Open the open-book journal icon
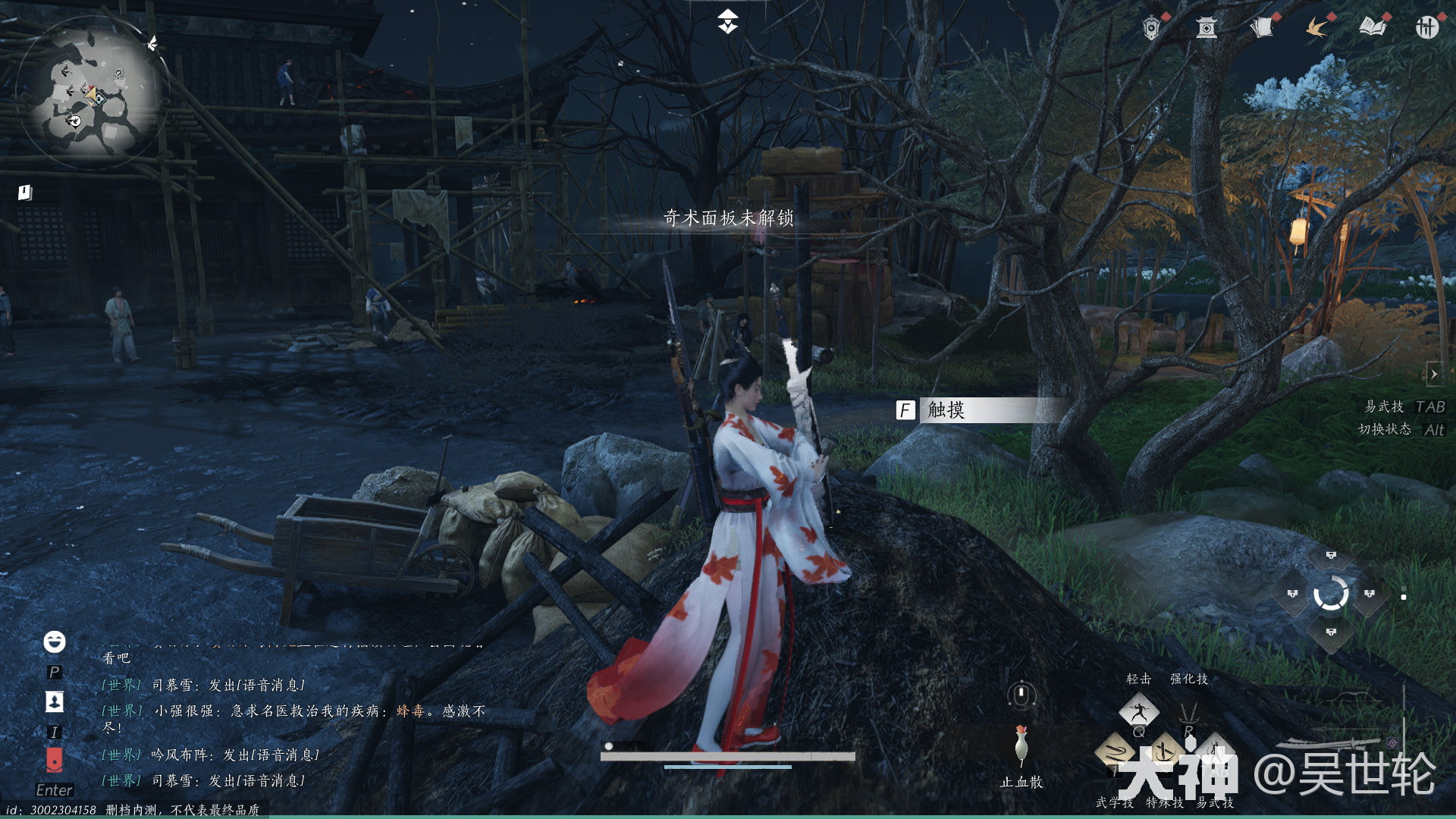Screen dimensions: 1456x819 pos(1372,28)
